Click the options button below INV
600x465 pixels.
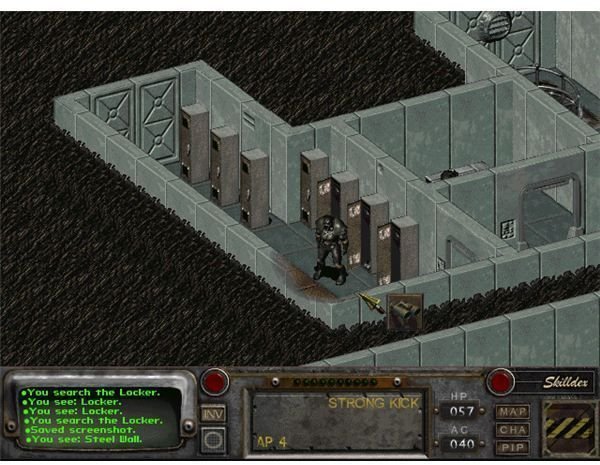pyautogui.click(x=212, y=438)
